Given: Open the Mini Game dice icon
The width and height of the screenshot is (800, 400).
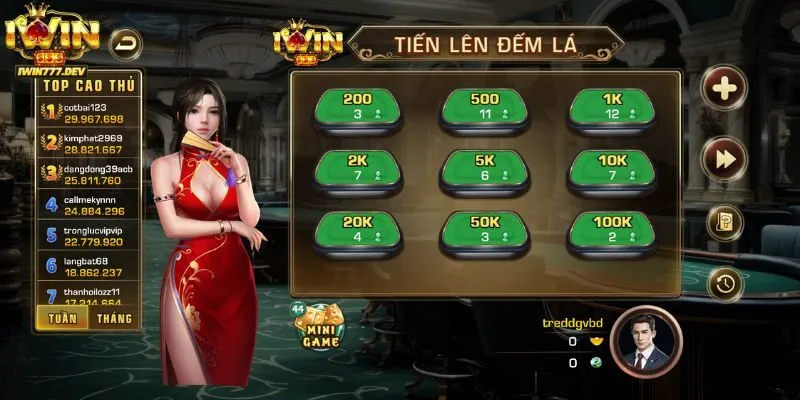Looking at the screenshot, I should point(321,326).
